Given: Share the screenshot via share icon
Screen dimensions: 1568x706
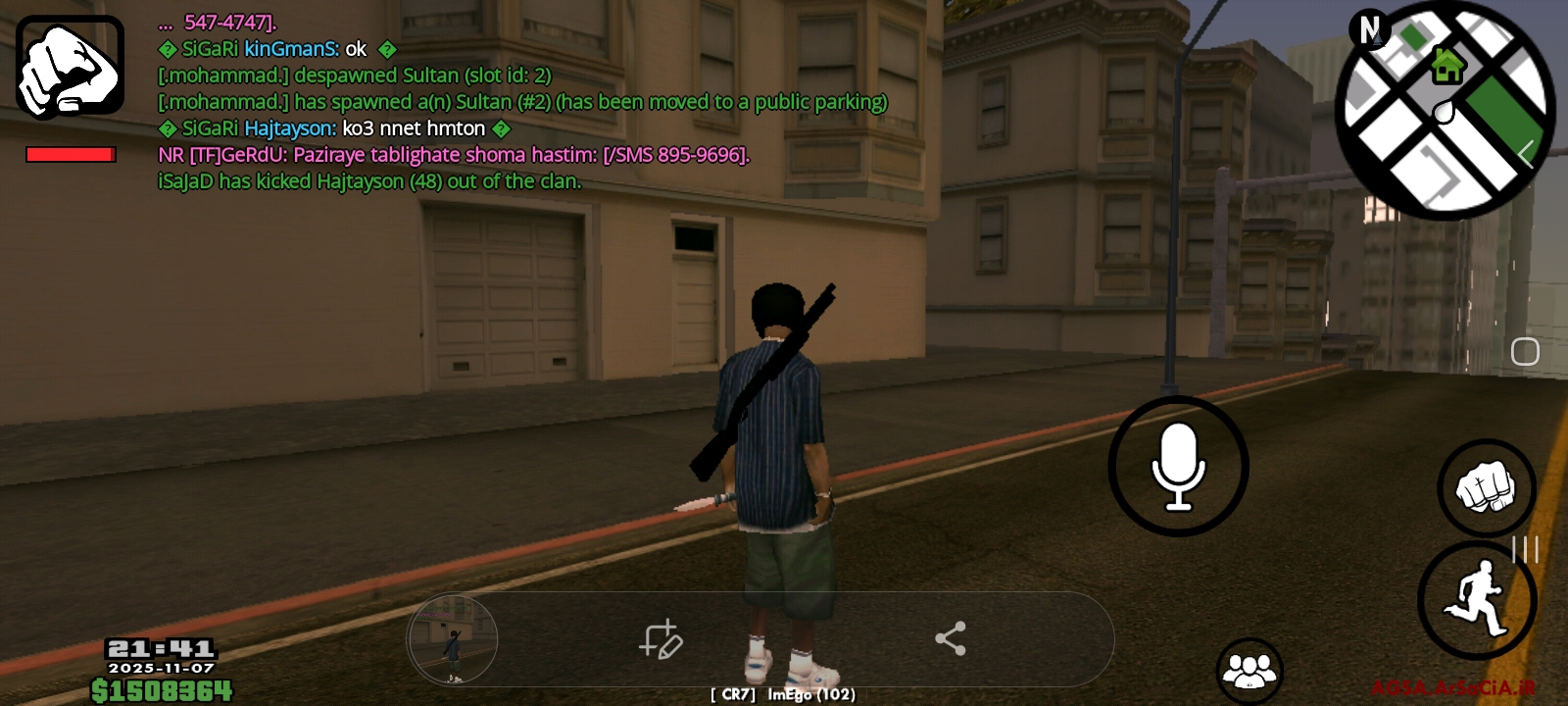Looking at the screenshot, I should tap(950, 639).
